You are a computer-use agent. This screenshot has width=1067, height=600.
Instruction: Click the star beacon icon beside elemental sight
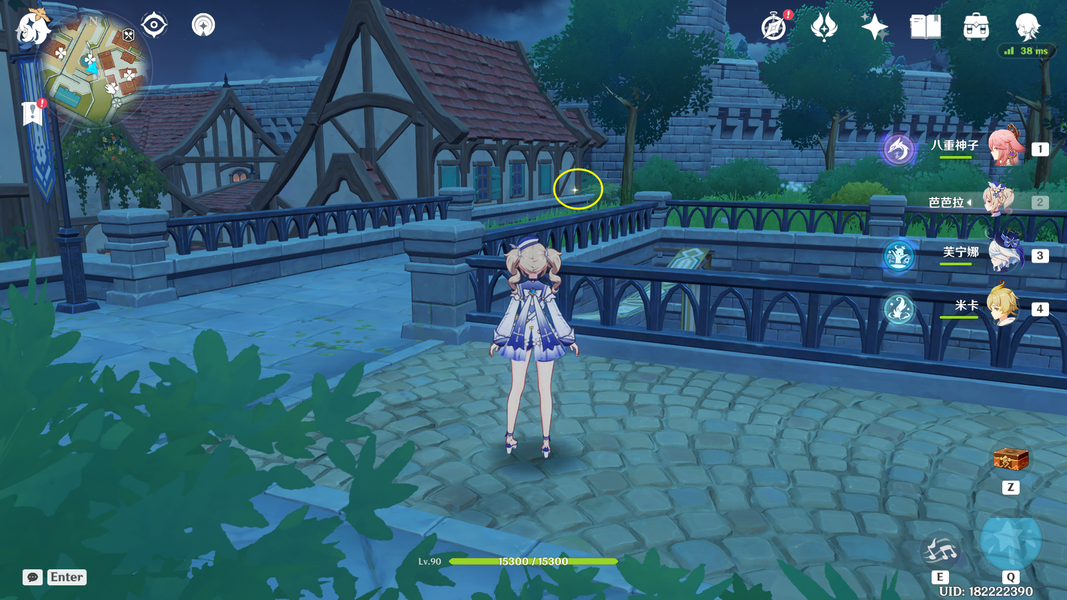(203, 24)
